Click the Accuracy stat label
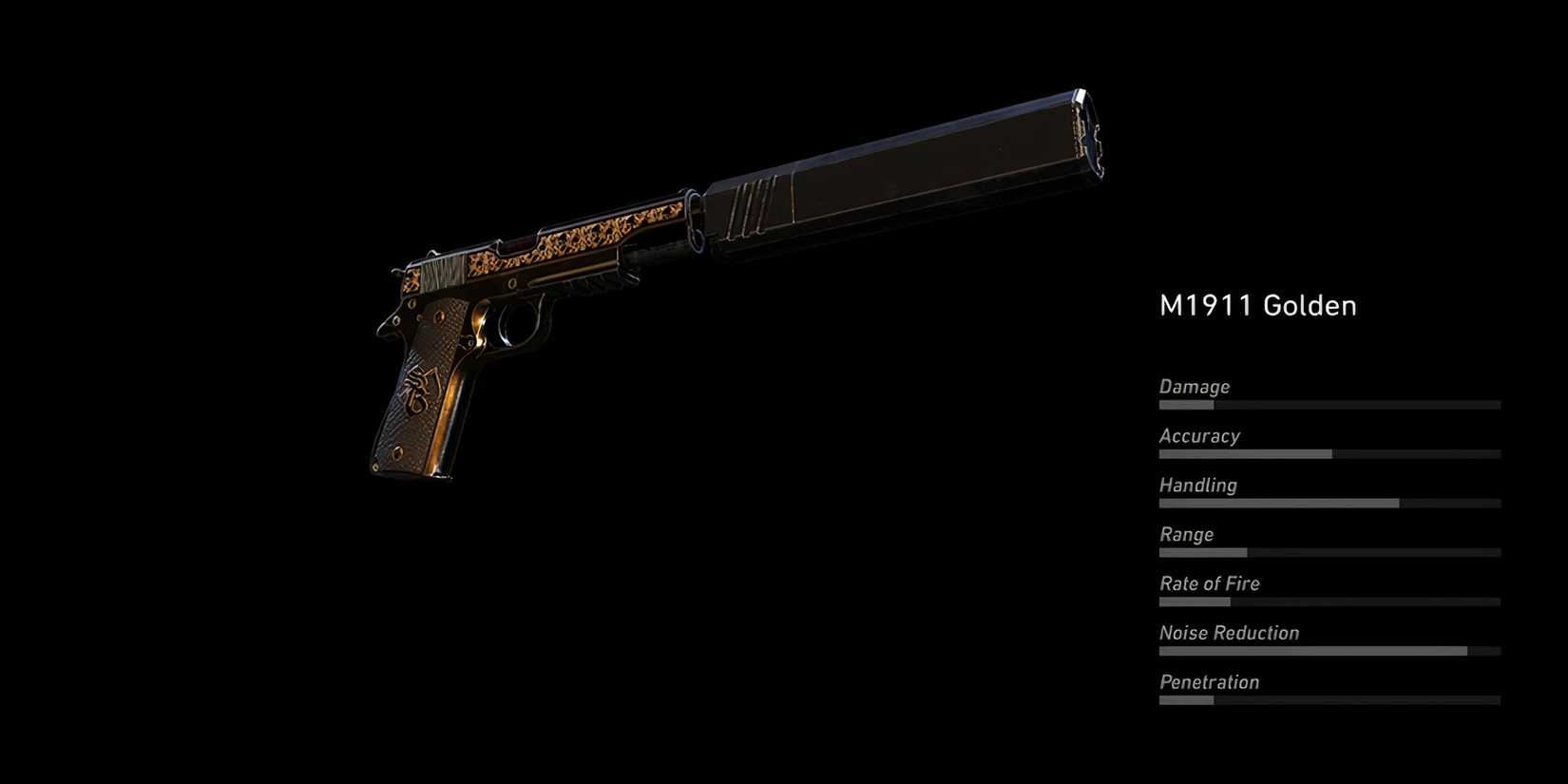This screenshot has height=784, width=1568. pos(1199,436)
